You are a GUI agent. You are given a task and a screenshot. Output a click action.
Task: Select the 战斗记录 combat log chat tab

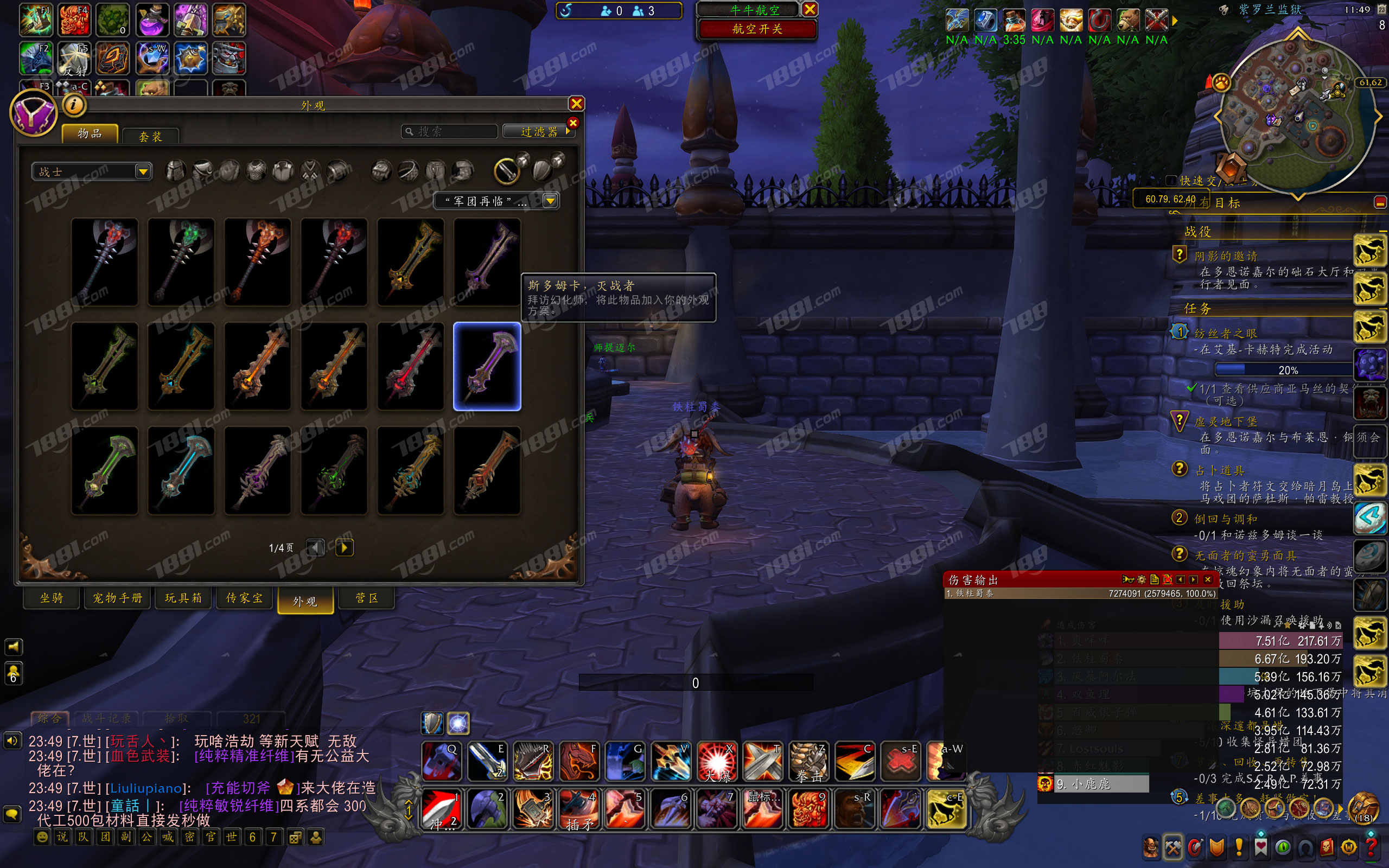[x=107, y=718]
